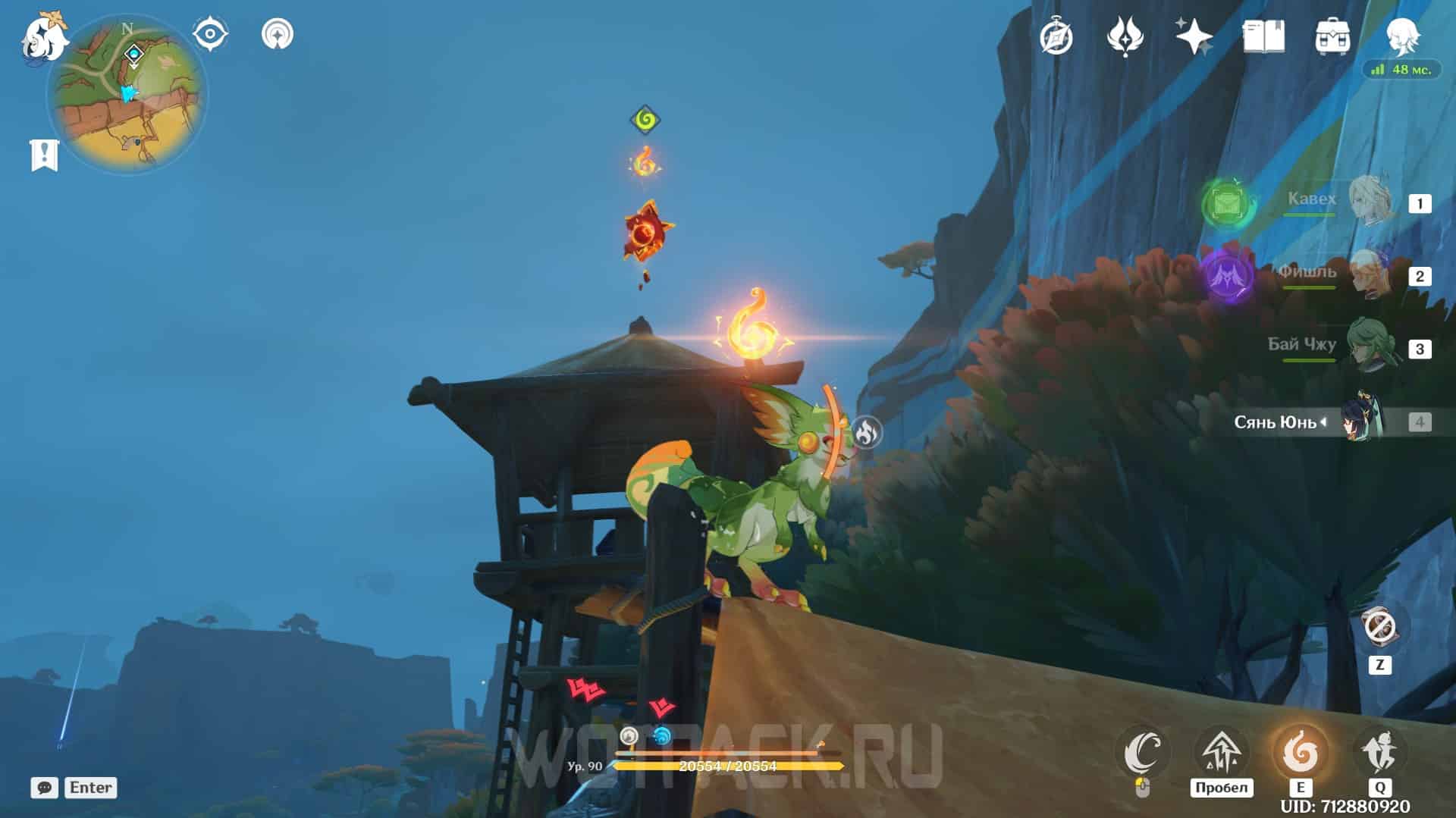Activate the orange swirl elemental skill
Image resolution: width=1456 pixels, height=818 pixels.
1300,753
